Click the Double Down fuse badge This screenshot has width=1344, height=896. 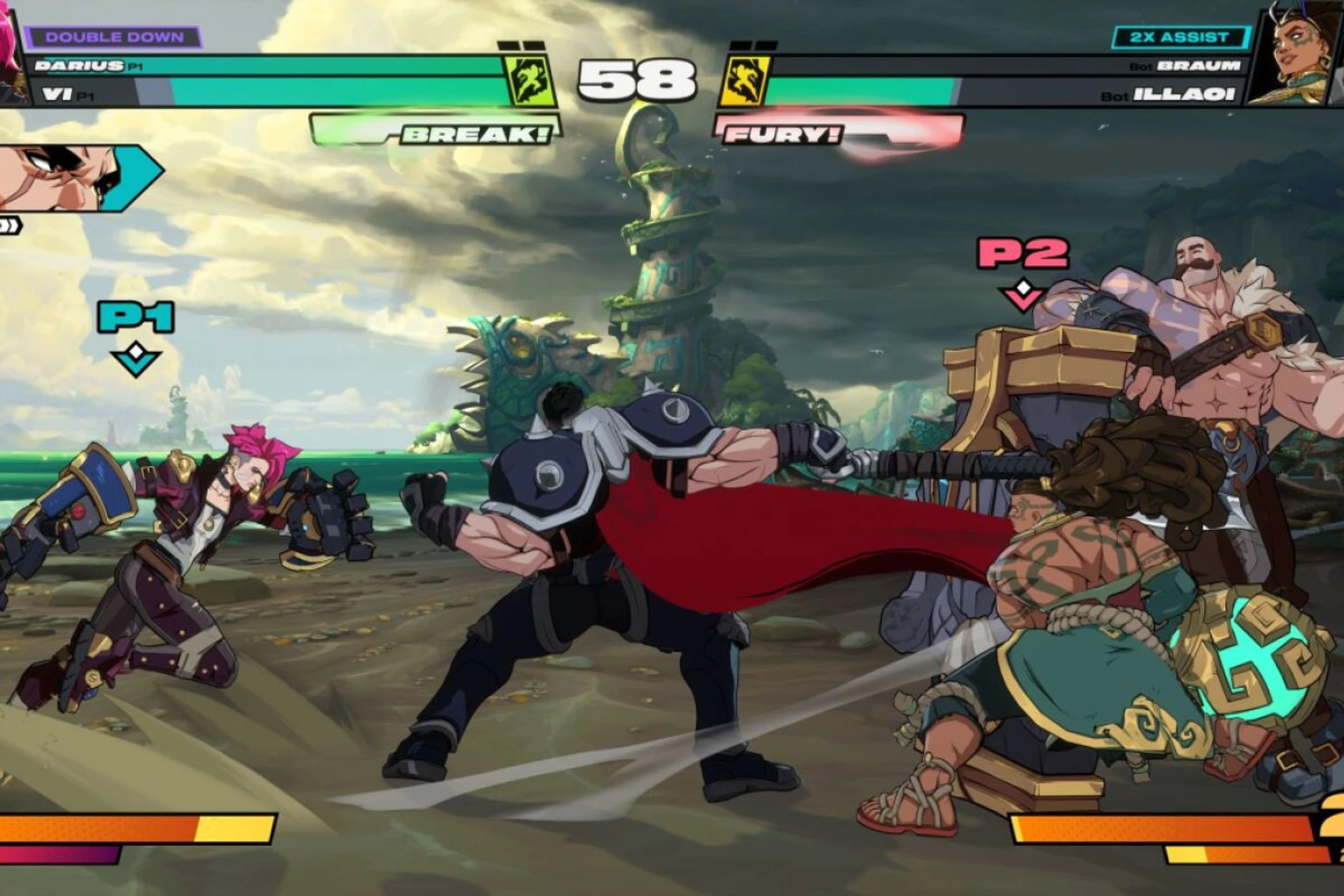114,38
